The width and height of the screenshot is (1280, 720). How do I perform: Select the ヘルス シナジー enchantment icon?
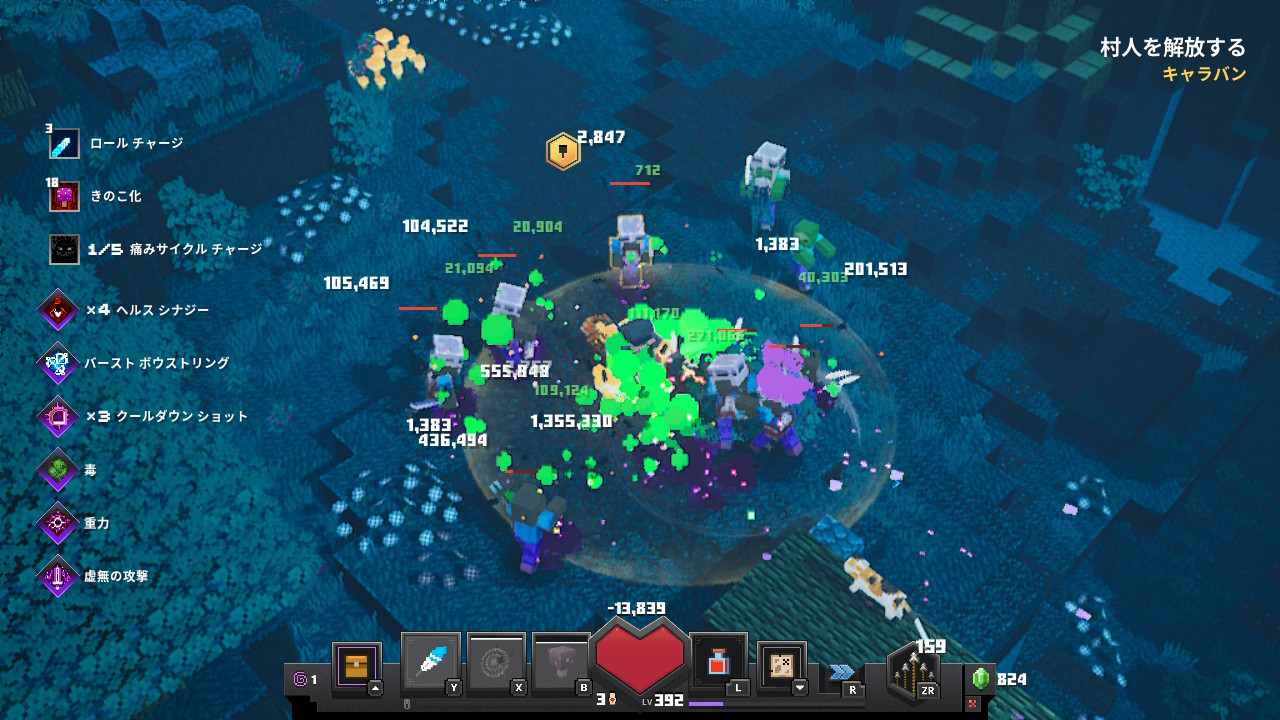[x=58, y=310]
